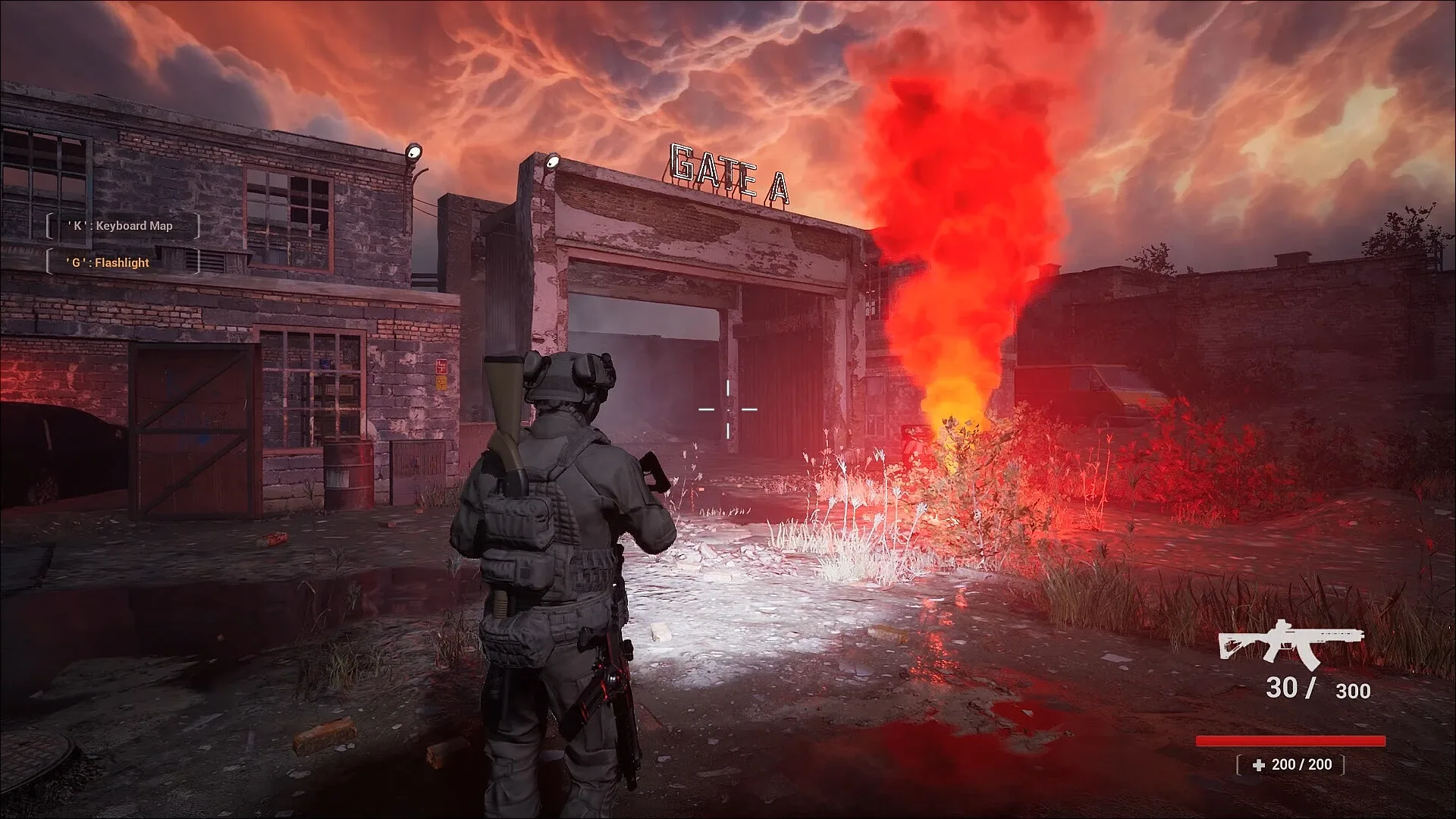Click the health plus icon

[x=1257, y=764]
